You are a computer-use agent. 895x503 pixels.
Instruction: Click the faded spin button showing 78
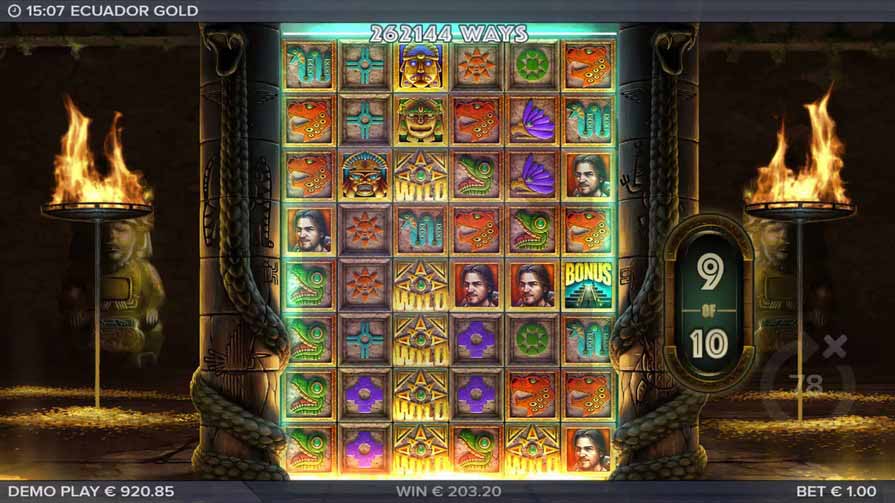[x=806, y=383]
